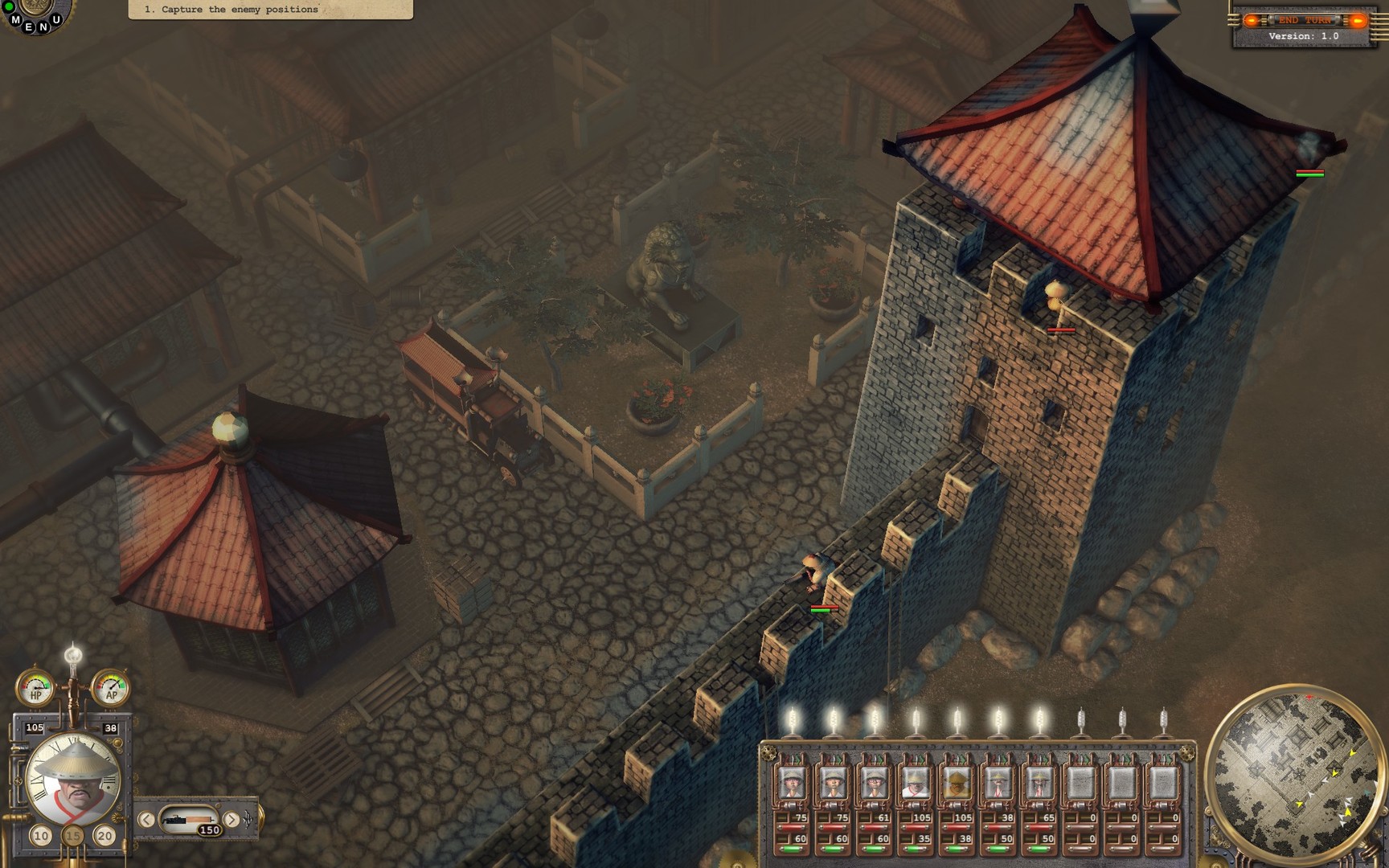Click the AP gauge on the character panel
Screen dimensions: 1389x868
click(112, 689)
